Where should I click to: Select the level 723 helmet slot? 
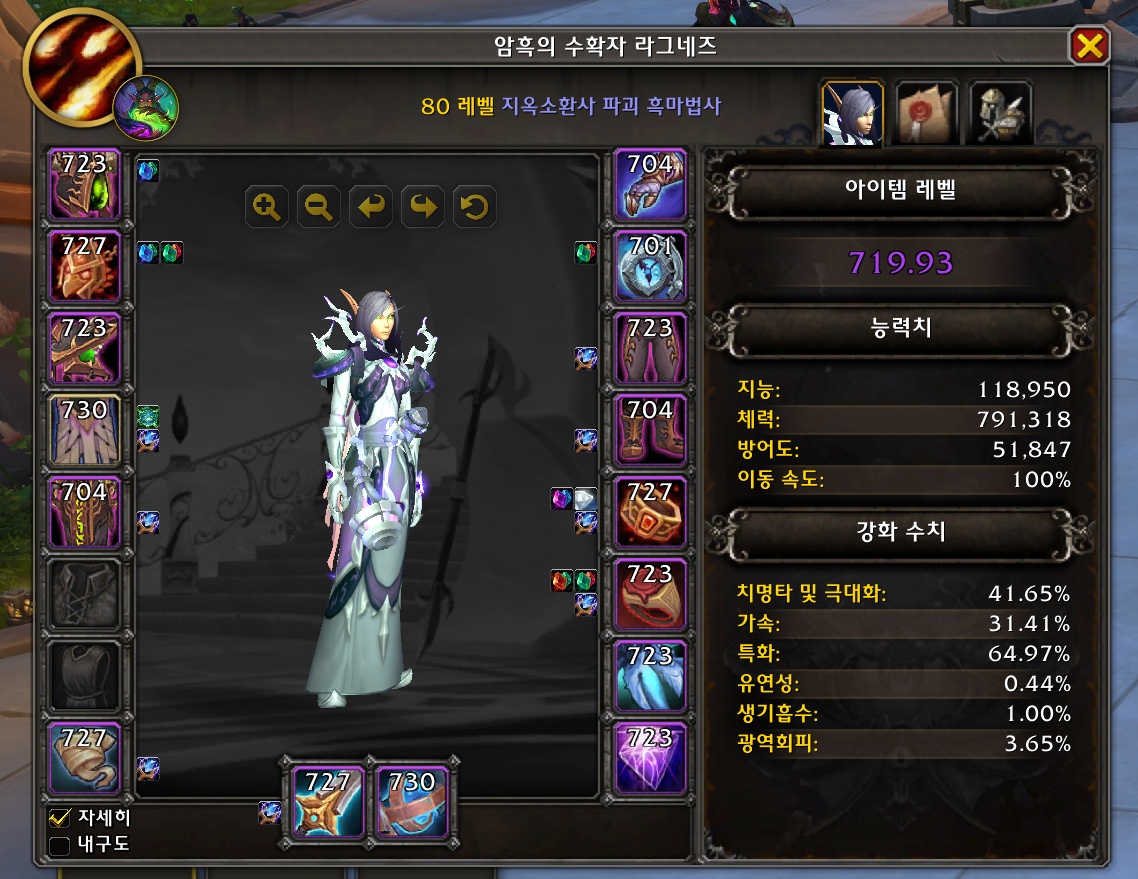pos(85,185)
